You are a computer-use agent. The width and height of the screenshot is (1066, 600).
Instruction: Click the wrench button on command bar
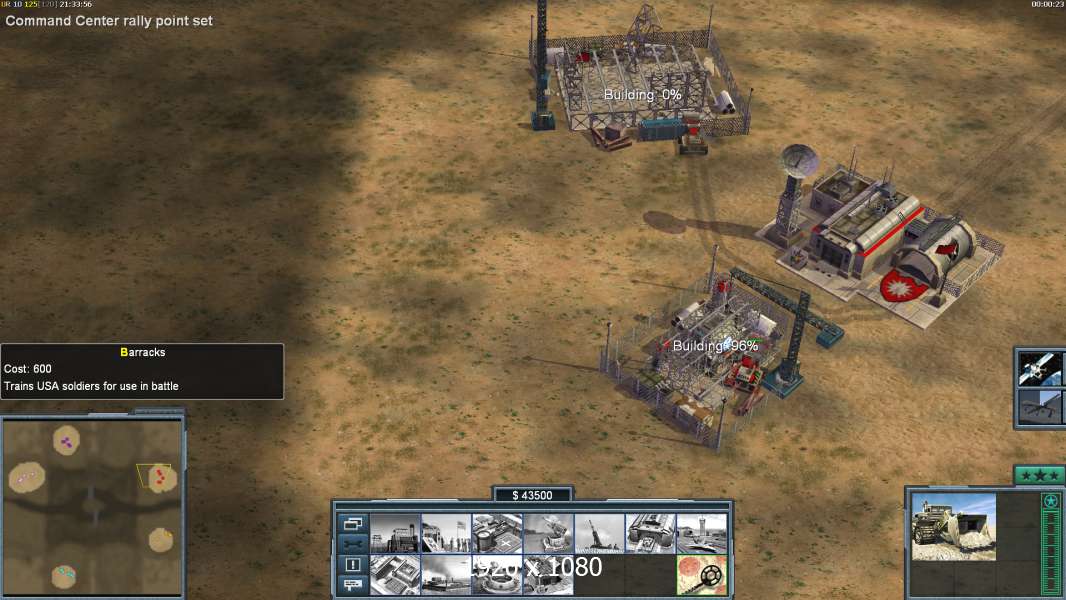tap(352, 544)
